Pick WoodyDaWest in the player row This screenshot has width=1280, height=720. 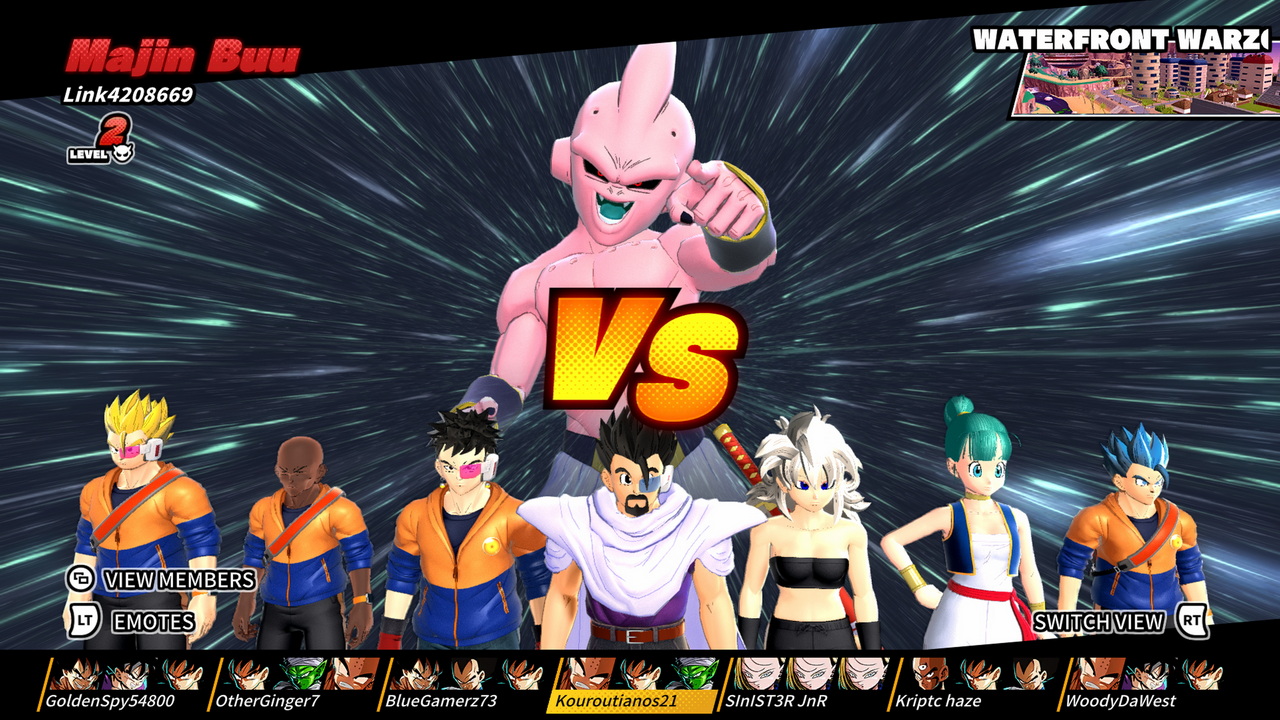click(x=1143, y=685)
